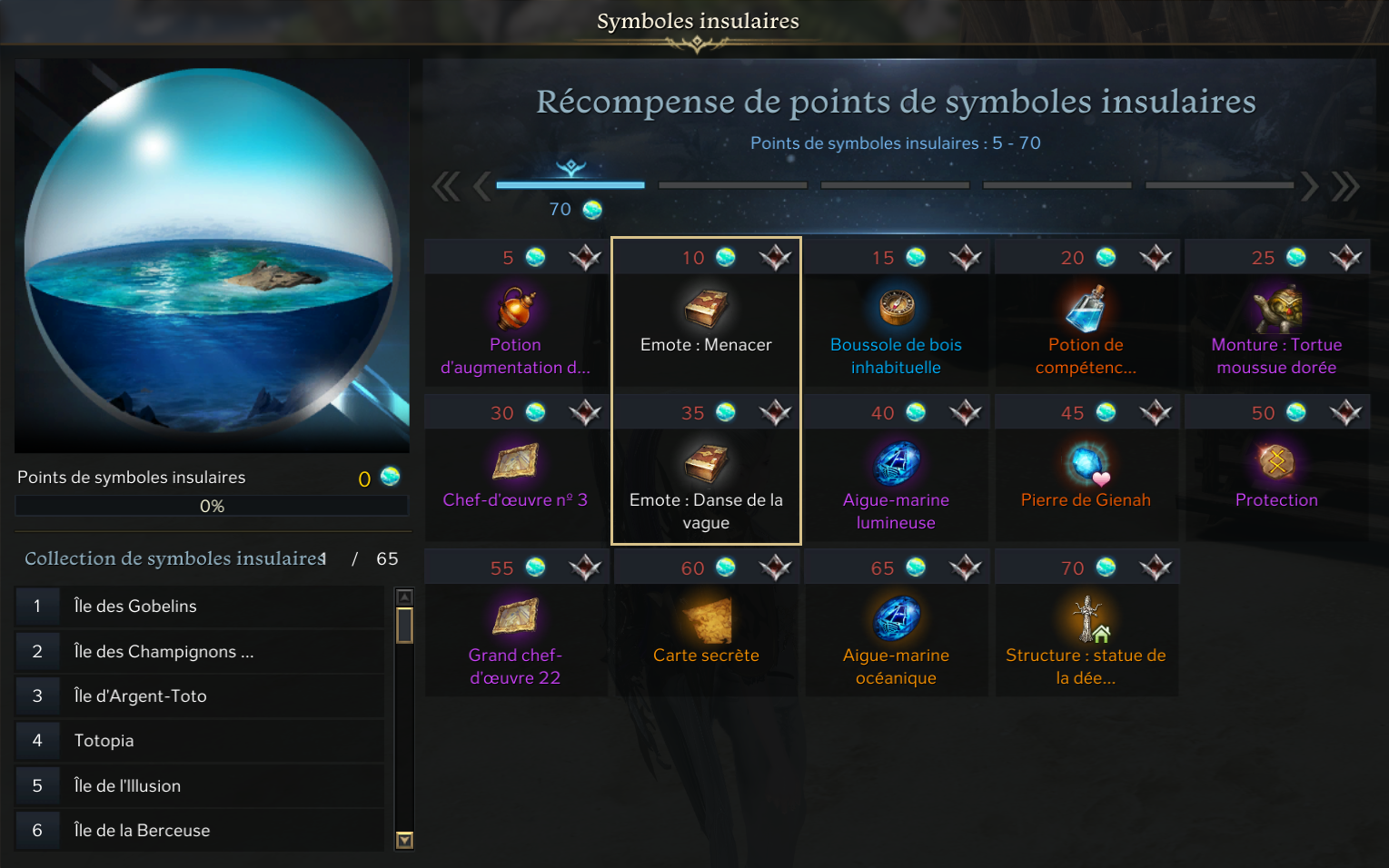Jump to the last reward page

tap(1345, 186)
